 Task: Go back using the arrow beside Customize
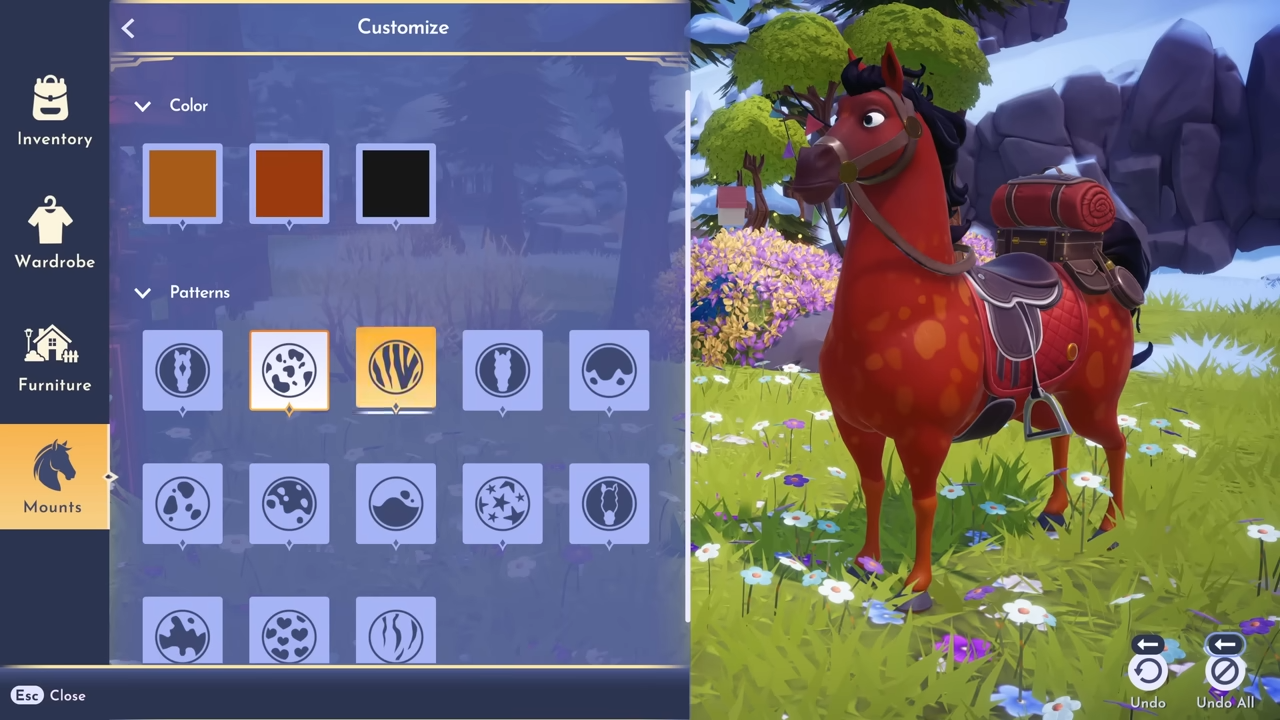click(128, 28)
